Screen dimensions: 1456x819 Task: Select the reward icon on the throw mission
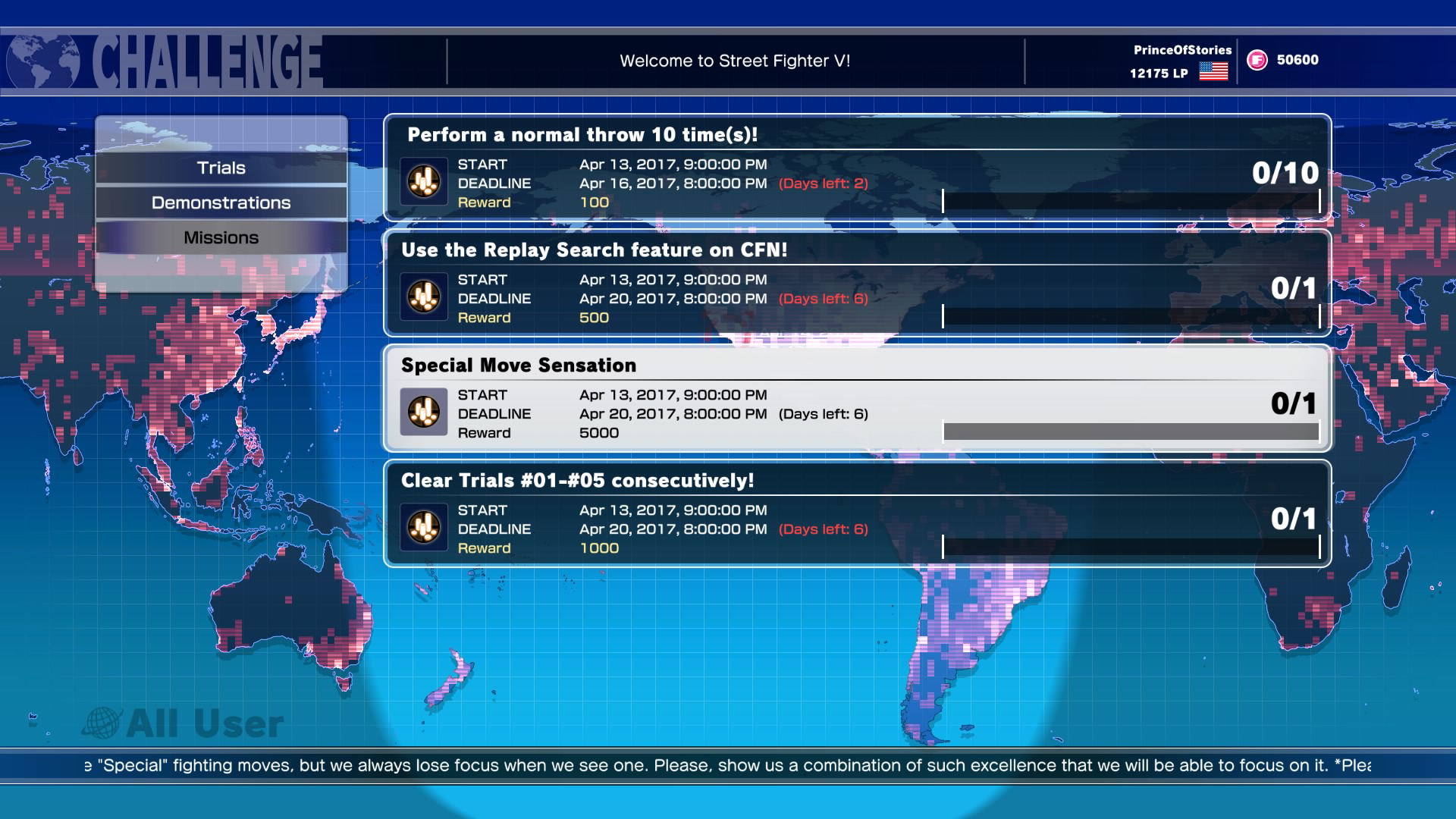pos(423,180)
